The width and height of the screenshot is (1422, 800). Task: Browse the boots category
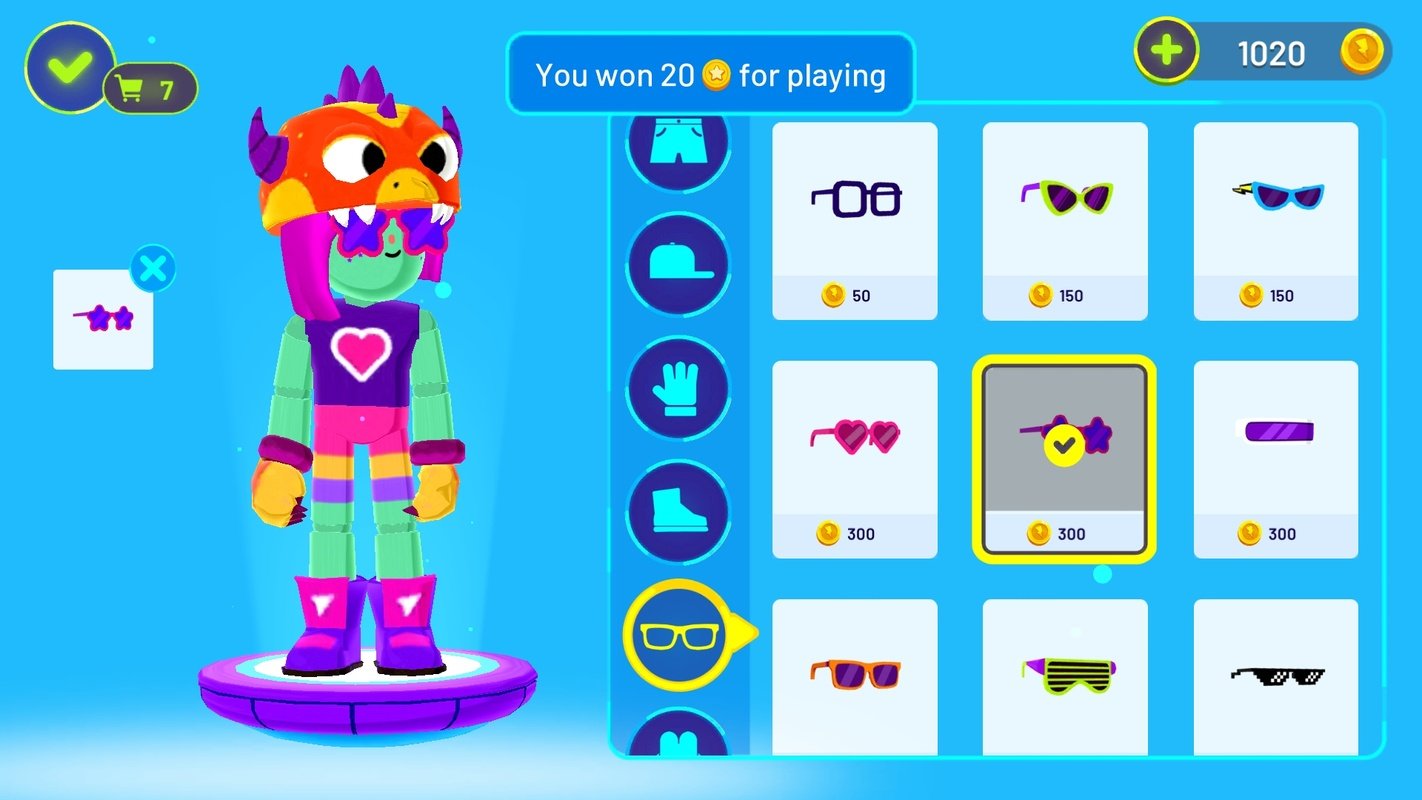click(678, 513)
